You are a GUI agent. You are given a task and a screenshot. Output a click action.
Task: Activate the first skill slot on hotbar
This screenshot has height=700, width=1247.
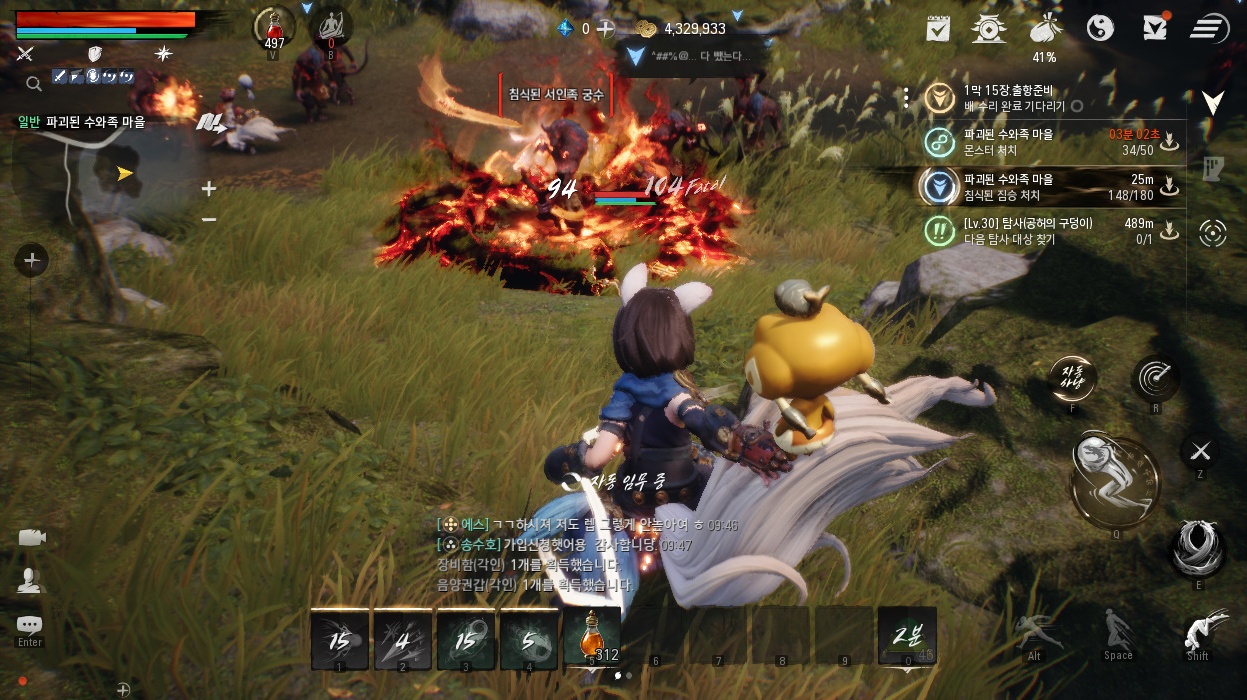(339, 640)
